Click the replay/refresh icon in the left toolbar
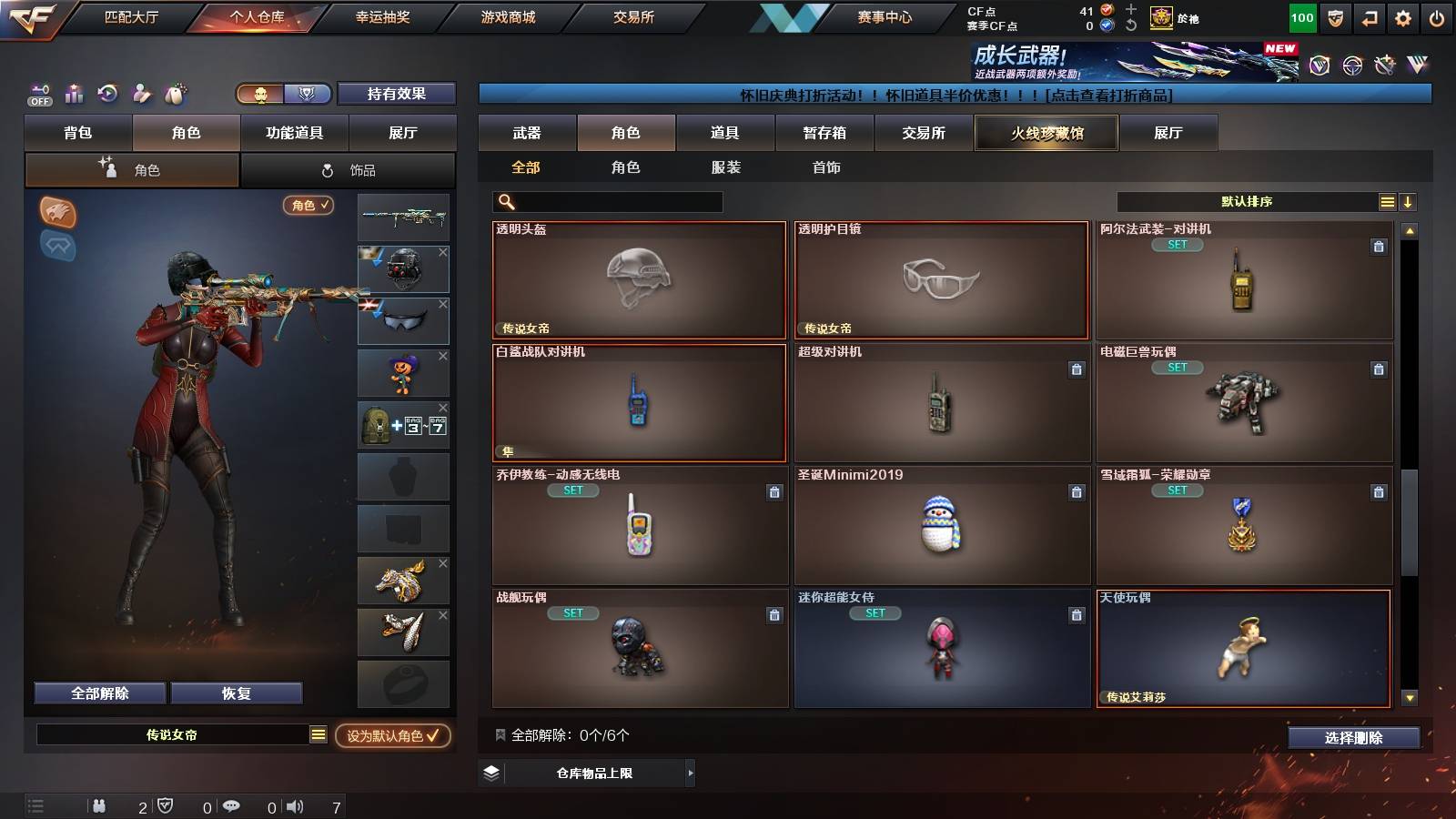 (107, 94)
